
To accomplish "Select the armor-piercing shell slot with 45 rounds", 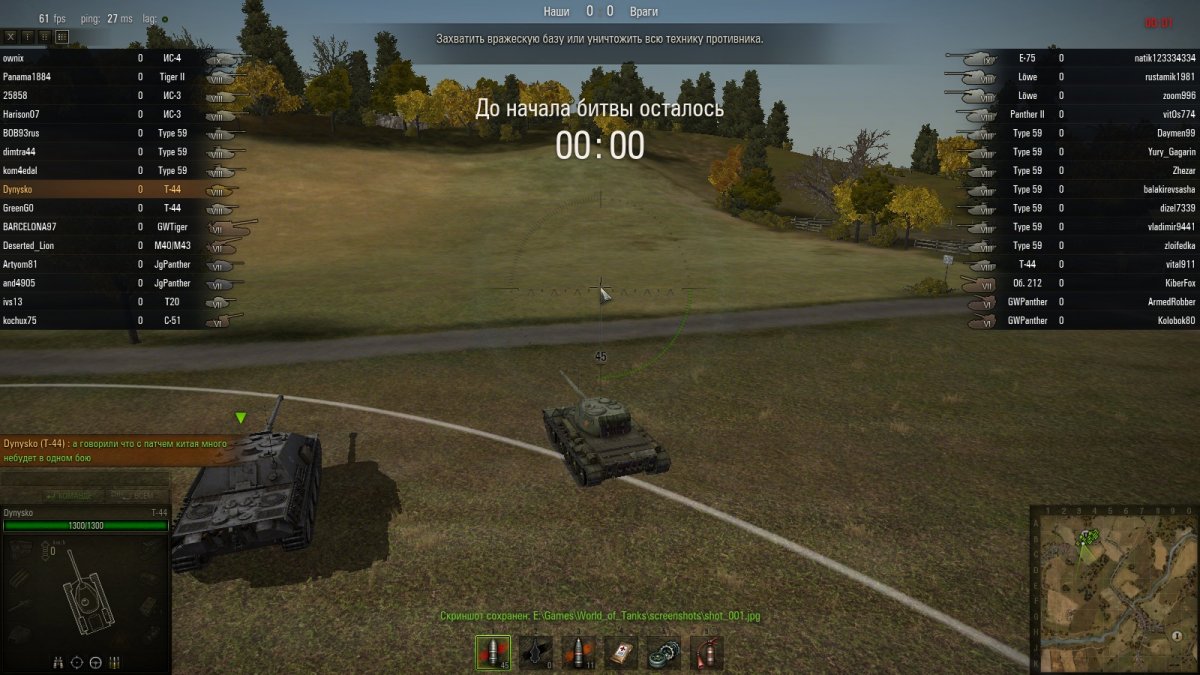I will coord(492,652).
